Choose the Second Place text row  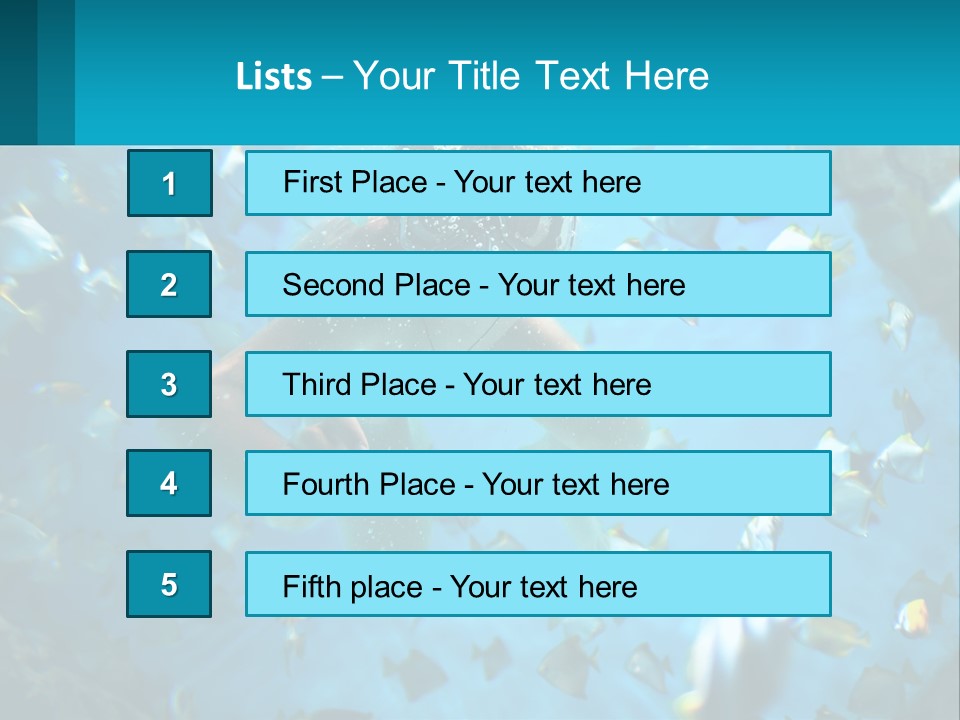538,284
